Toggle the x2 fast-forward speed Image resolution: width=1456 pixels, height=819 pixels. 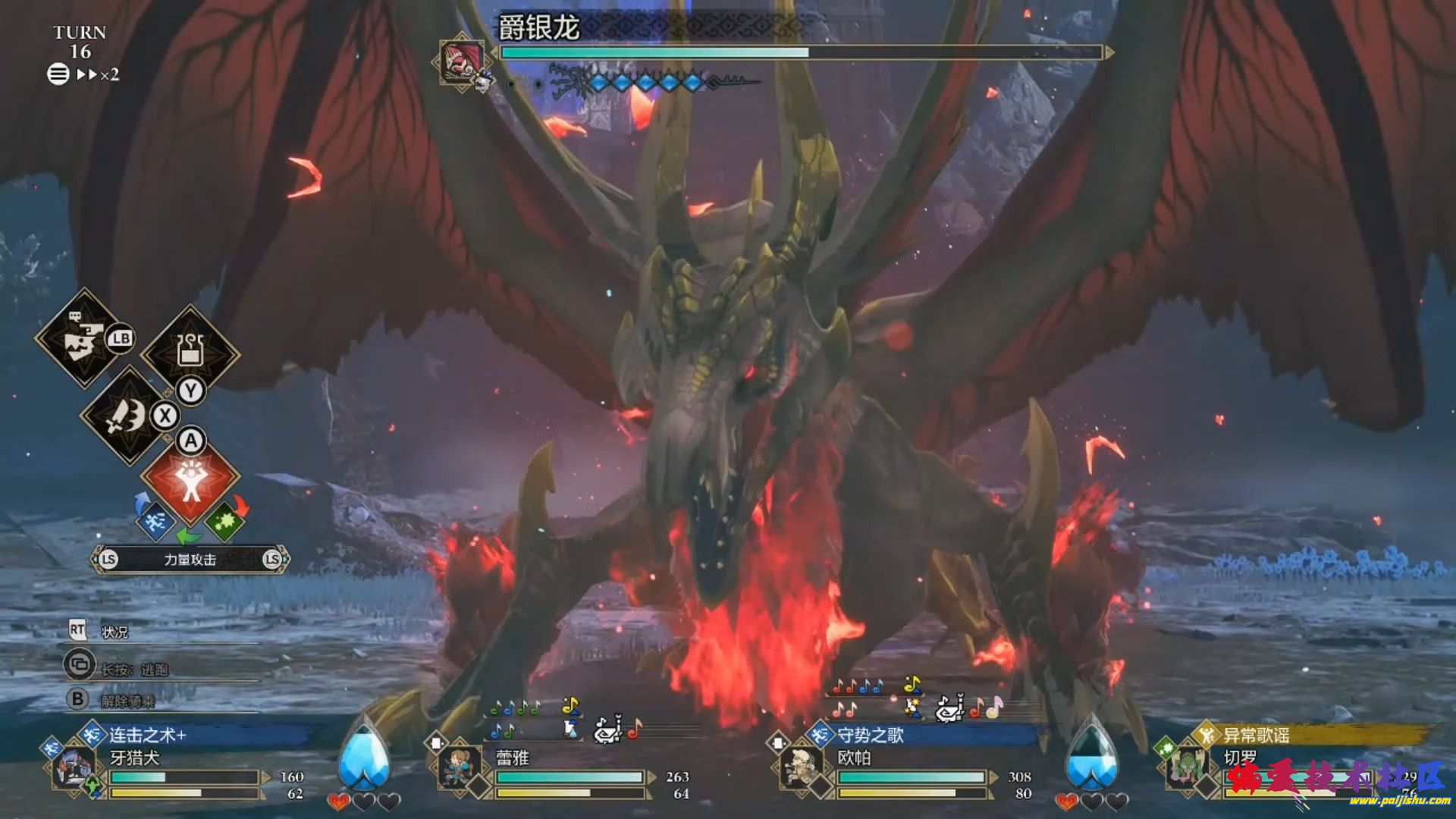tap(98, 74)
